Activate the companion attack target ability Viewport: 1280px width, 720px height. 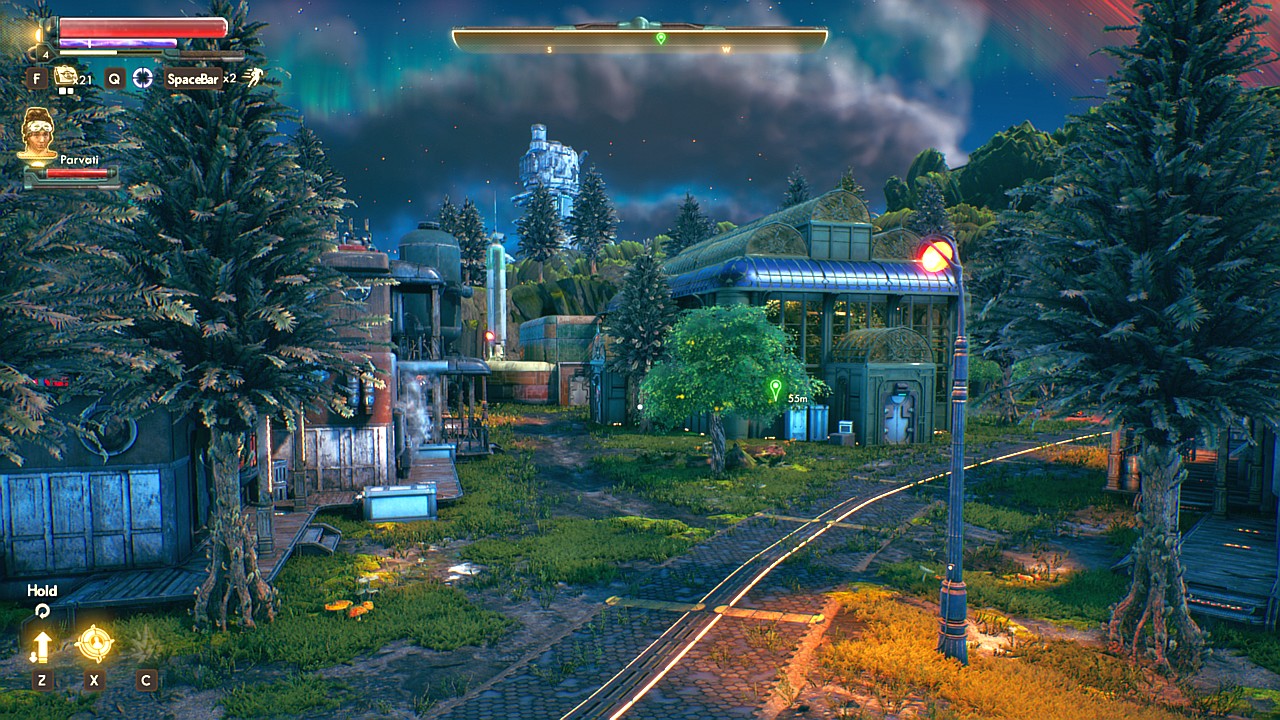(x=94, y=643)
